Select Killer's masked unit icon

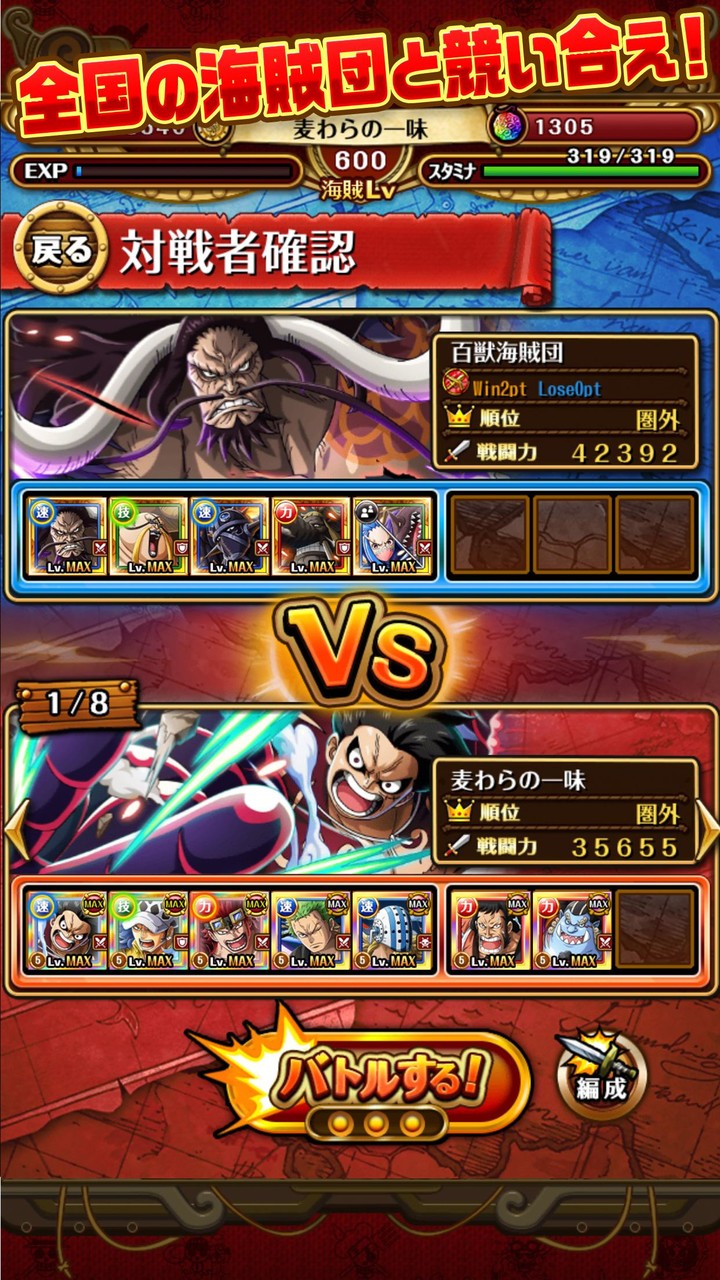393,932
